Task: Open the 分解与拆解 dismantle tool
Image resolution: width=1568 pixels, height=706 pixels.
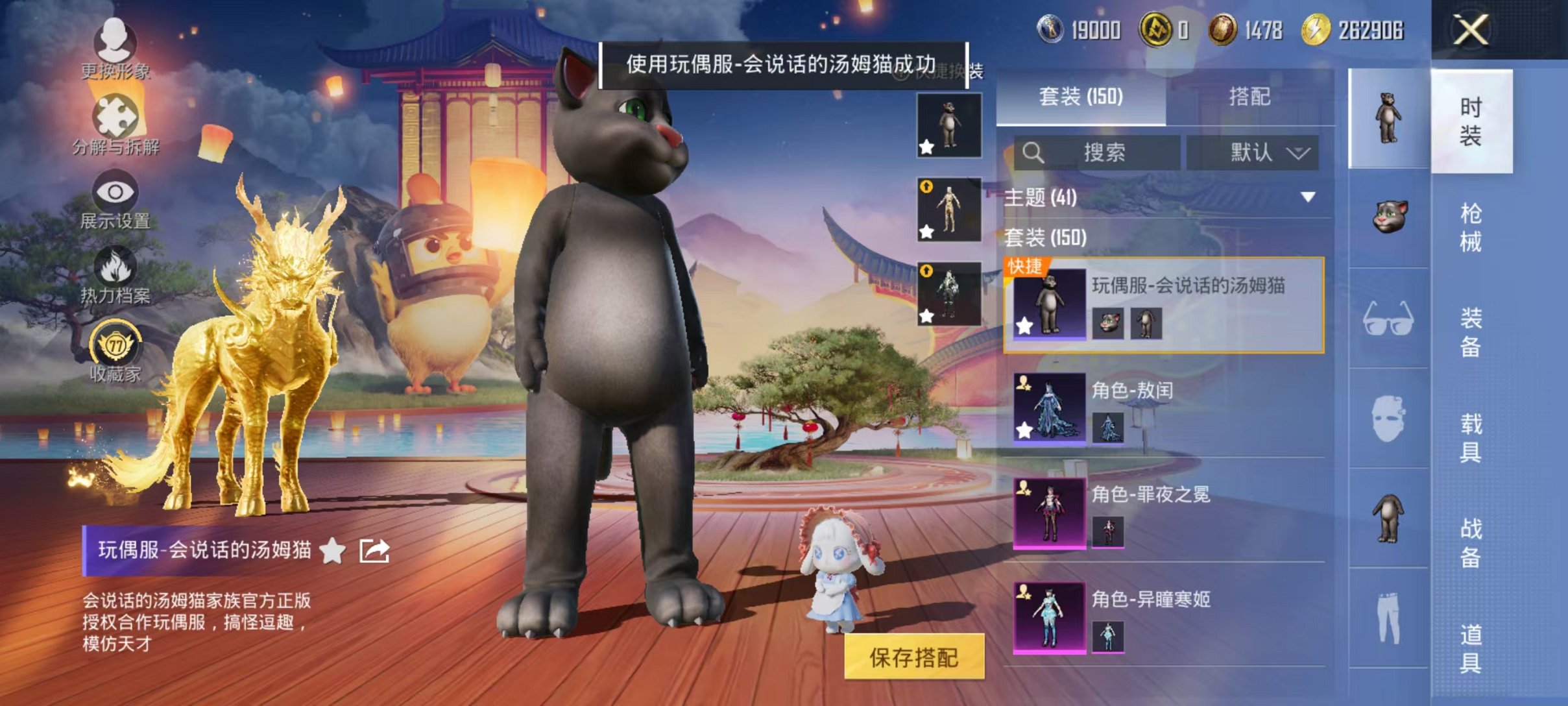Action: [x=115, y=127]
